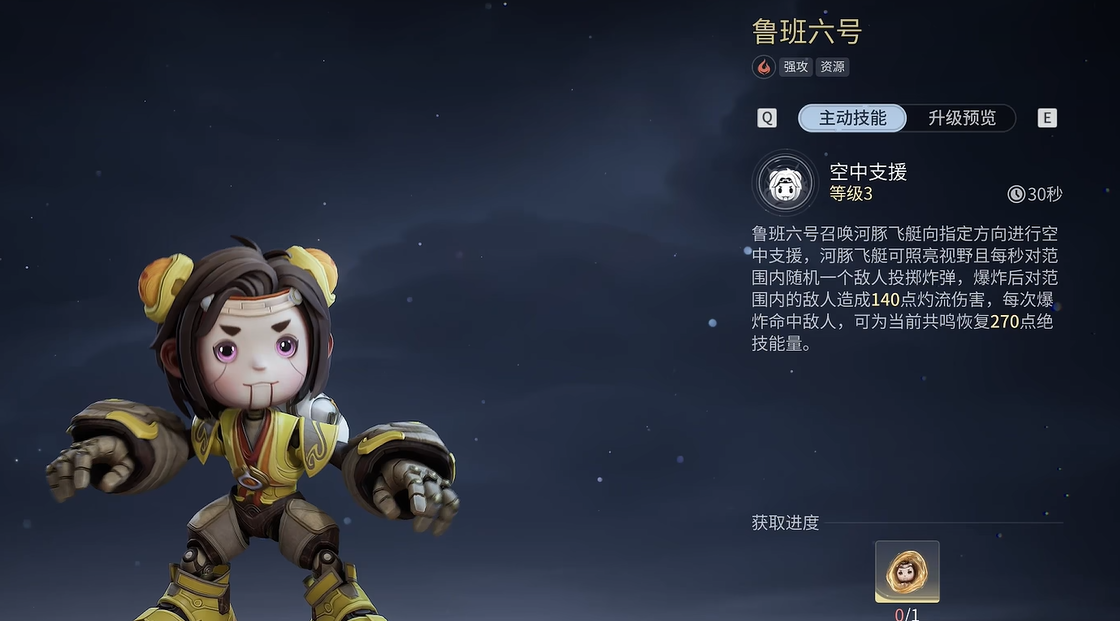1120x621 pixels.
Task: Select the 强攻 role tag
Action: point(796,67)
